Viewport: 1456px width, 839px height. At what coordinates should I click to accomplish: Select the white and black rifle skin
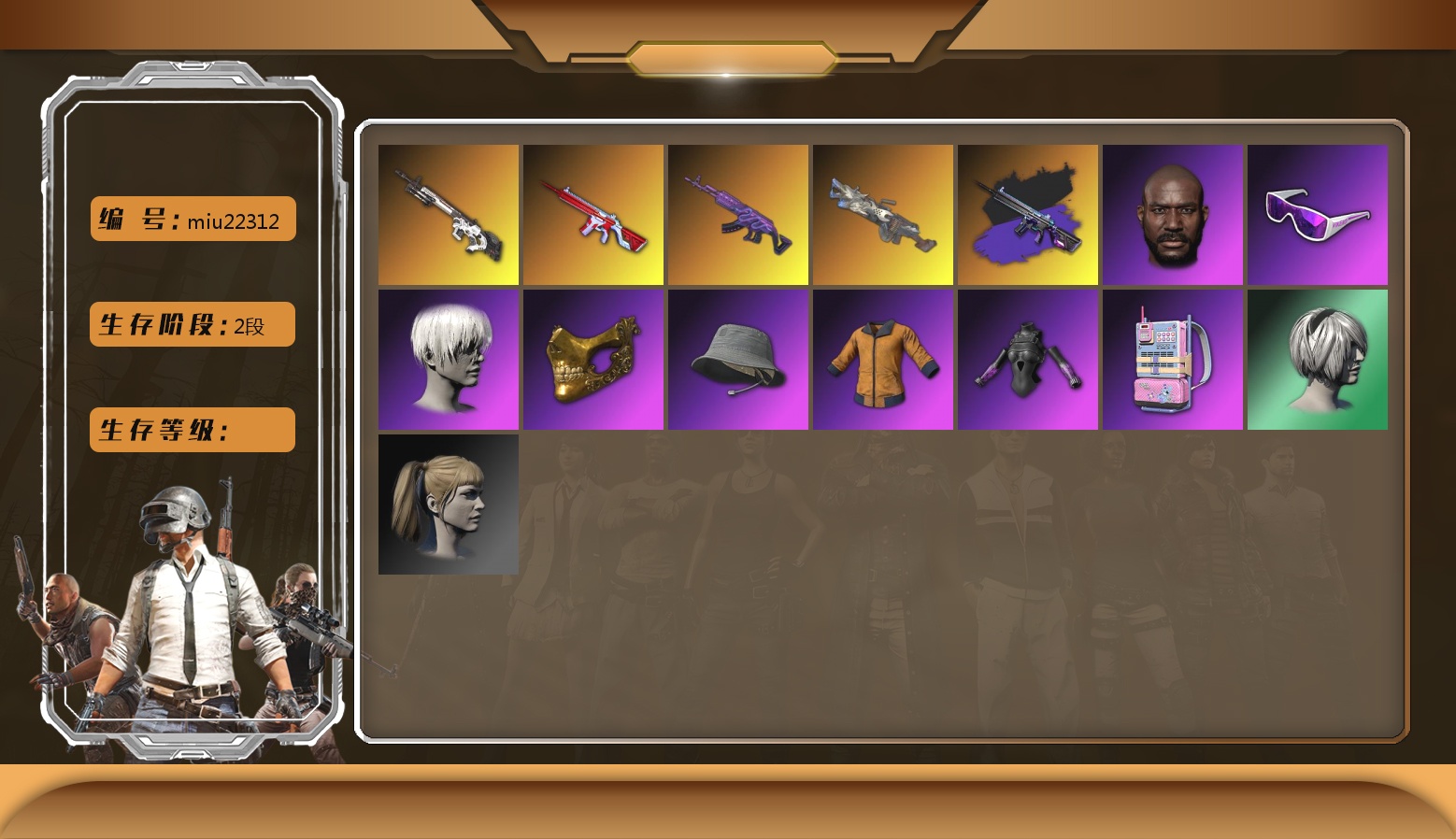coord(449,215)
